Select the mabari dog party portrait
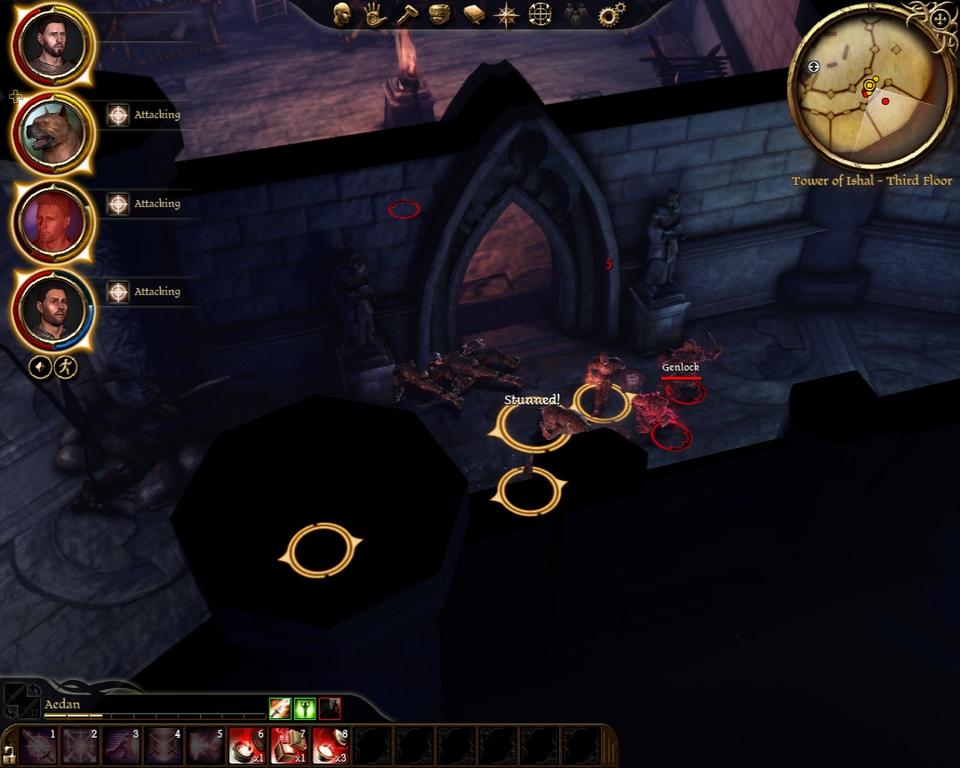Image resolution: width=960 pixels, height=768 pixels. [x=54, y=132]
